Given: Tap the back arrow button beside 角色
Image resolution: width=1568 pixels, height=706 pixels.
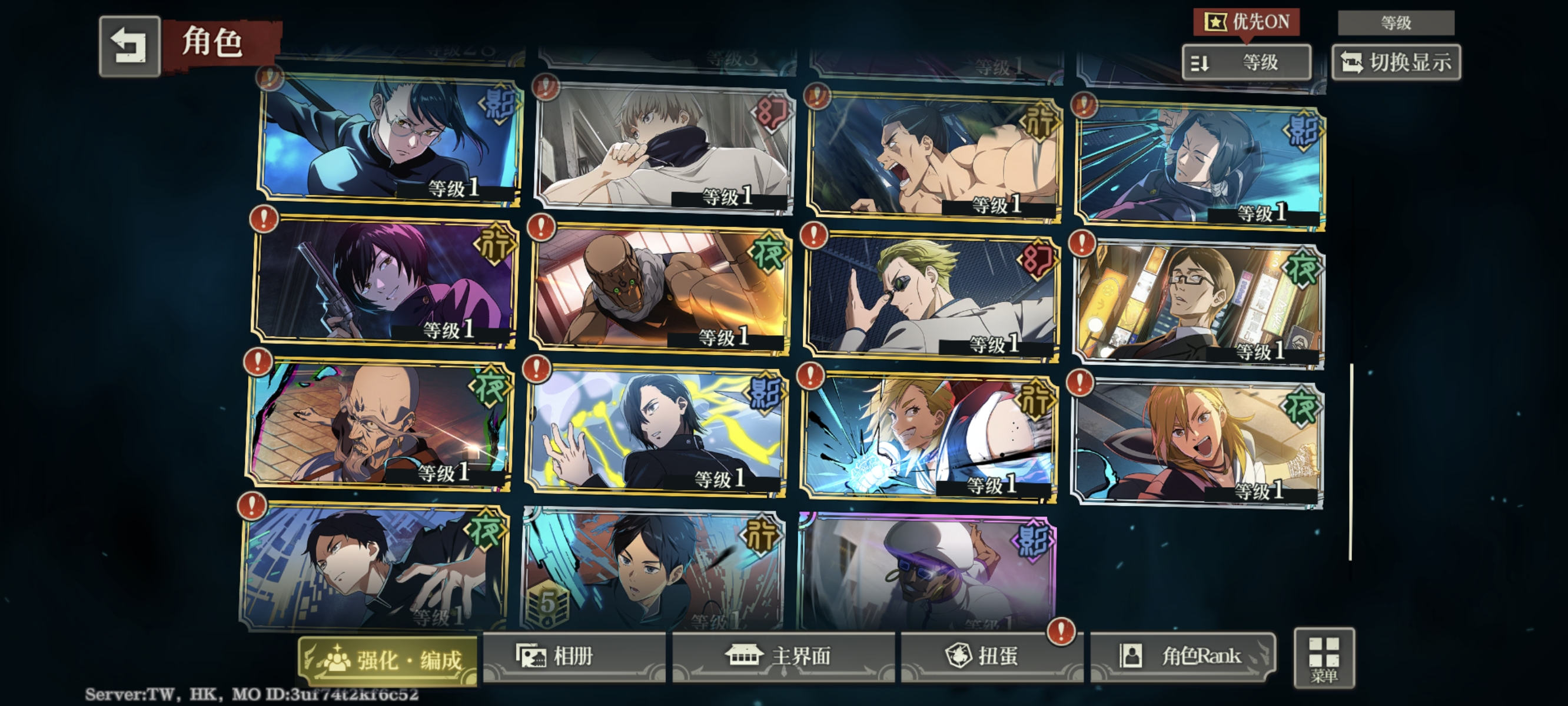Looking at the screenshot, I should point(130,45).
